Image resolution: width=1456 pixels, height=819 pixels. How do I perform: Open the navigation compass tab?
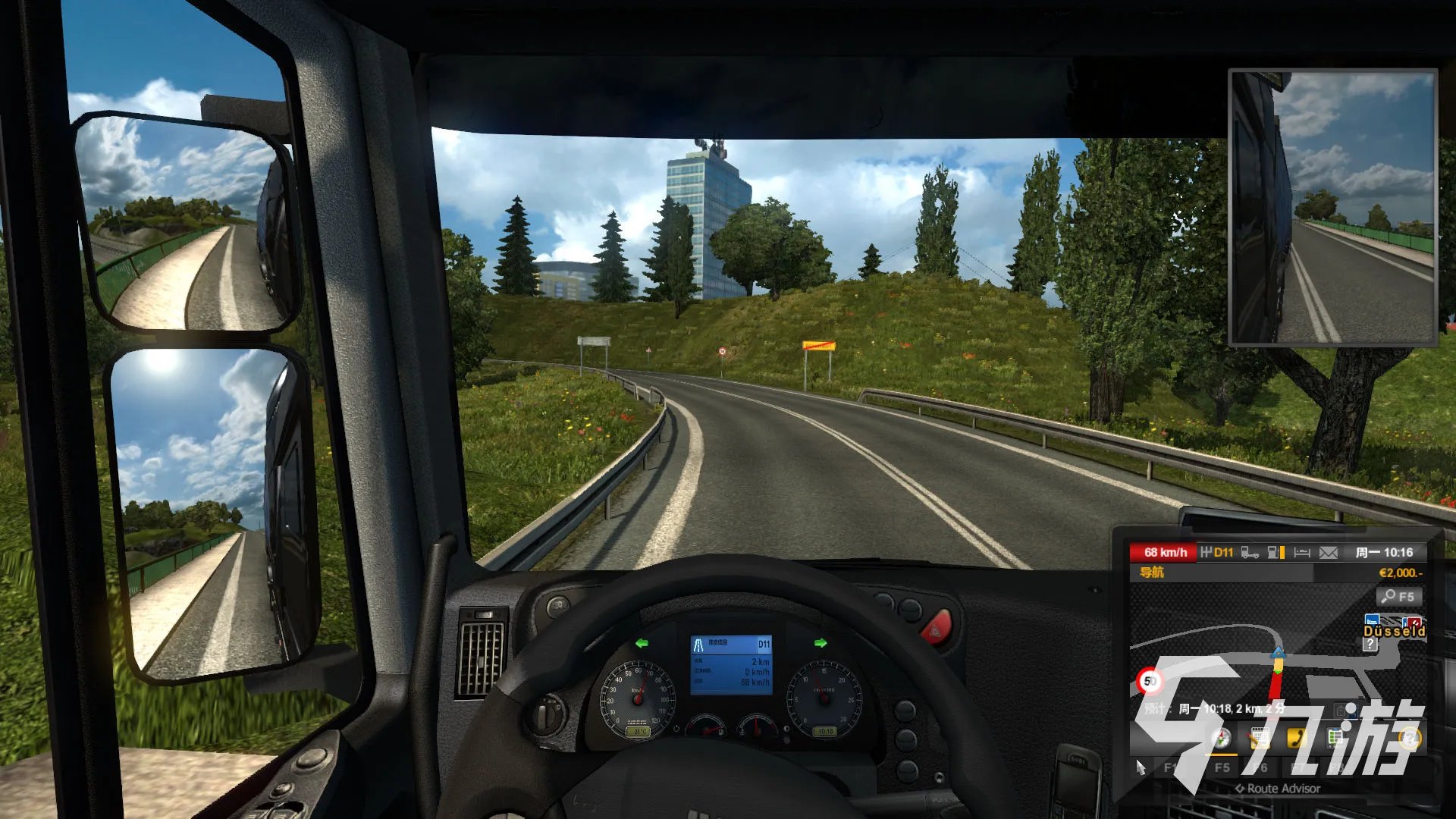1220,738
